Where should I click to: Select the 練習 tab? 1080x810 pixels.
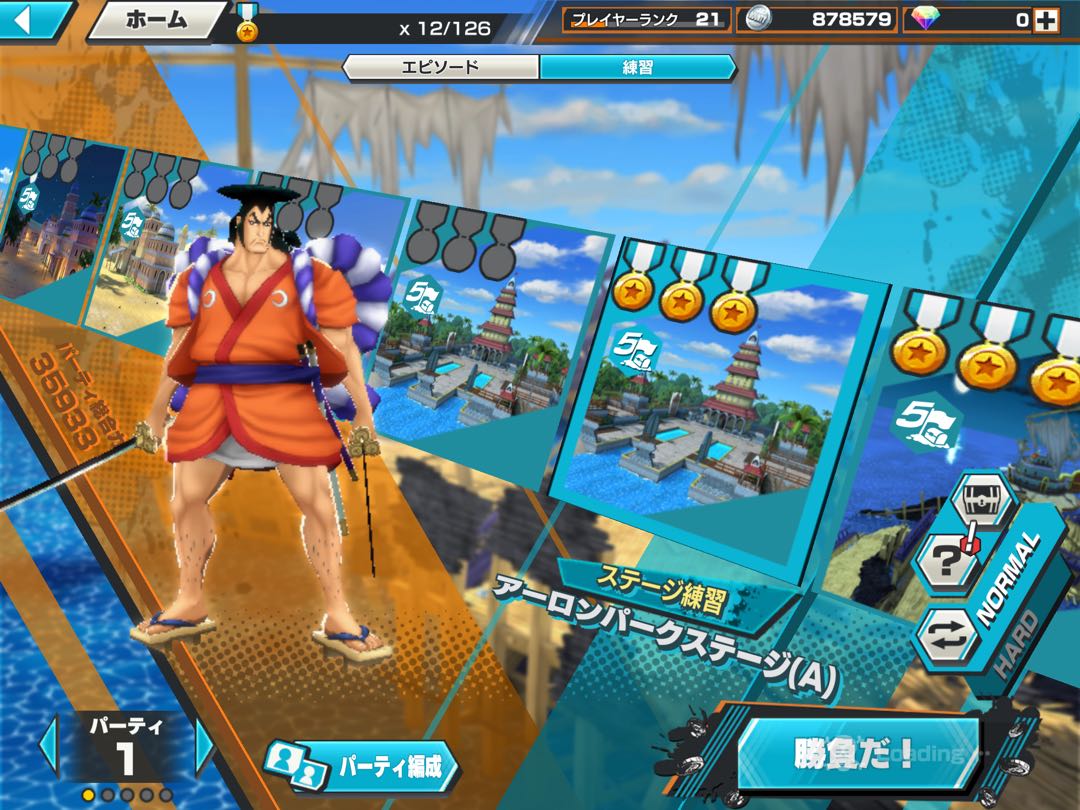[637, 67]
